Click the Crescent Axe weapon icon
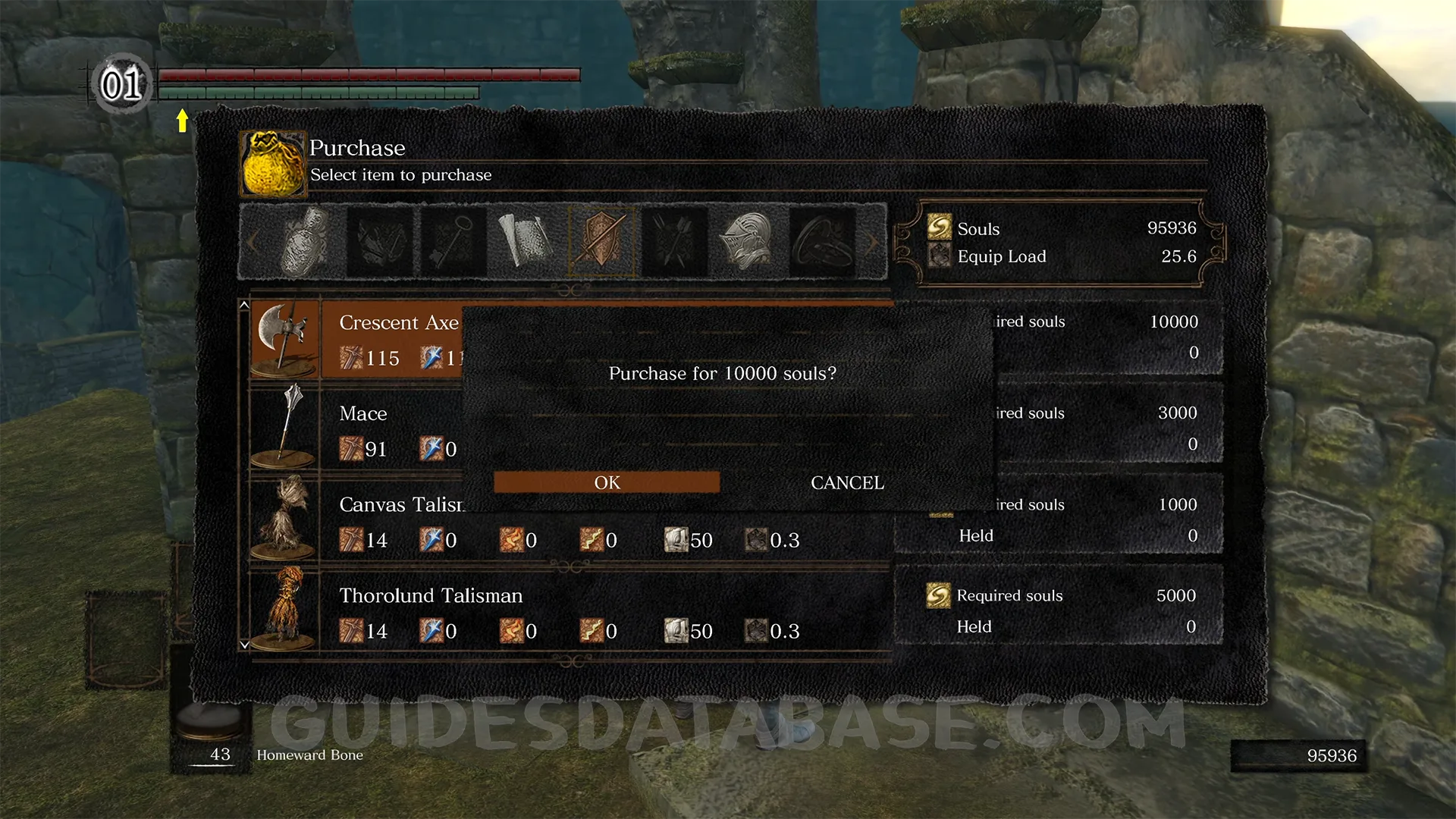Viewport: 1456px width, 819px height. 284,339
